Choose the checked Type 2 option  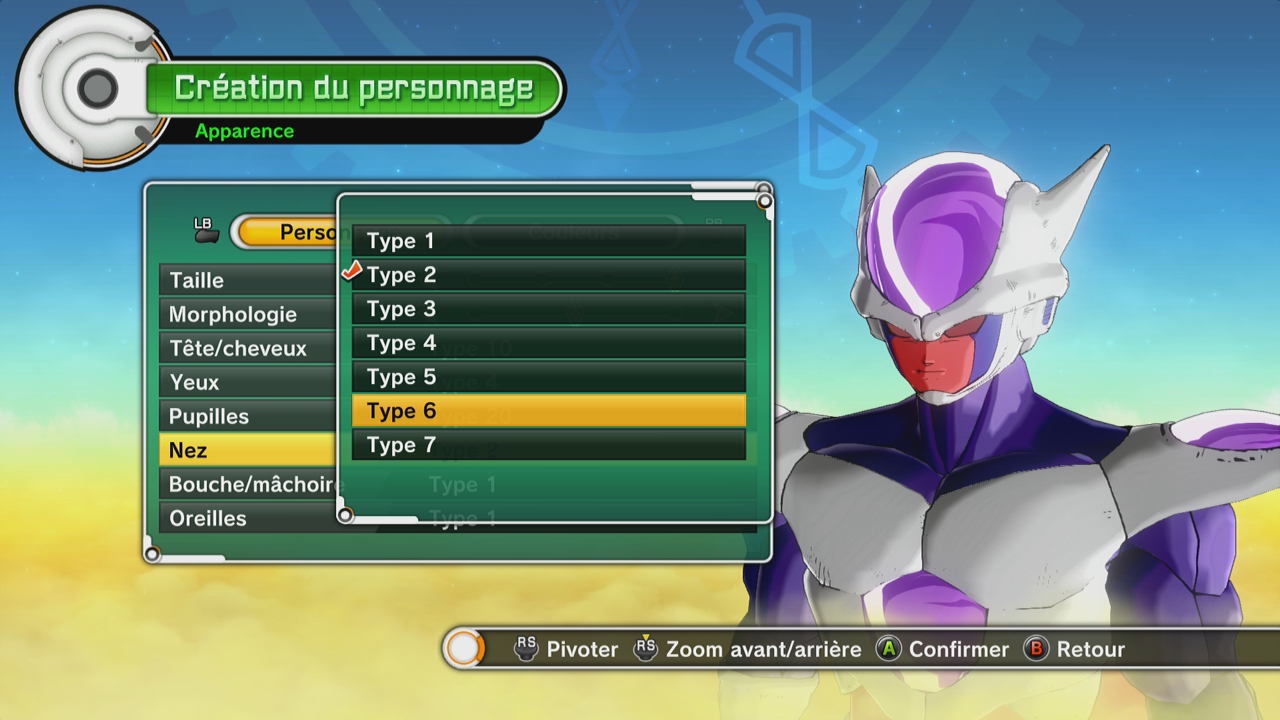[x=548, y=275]
